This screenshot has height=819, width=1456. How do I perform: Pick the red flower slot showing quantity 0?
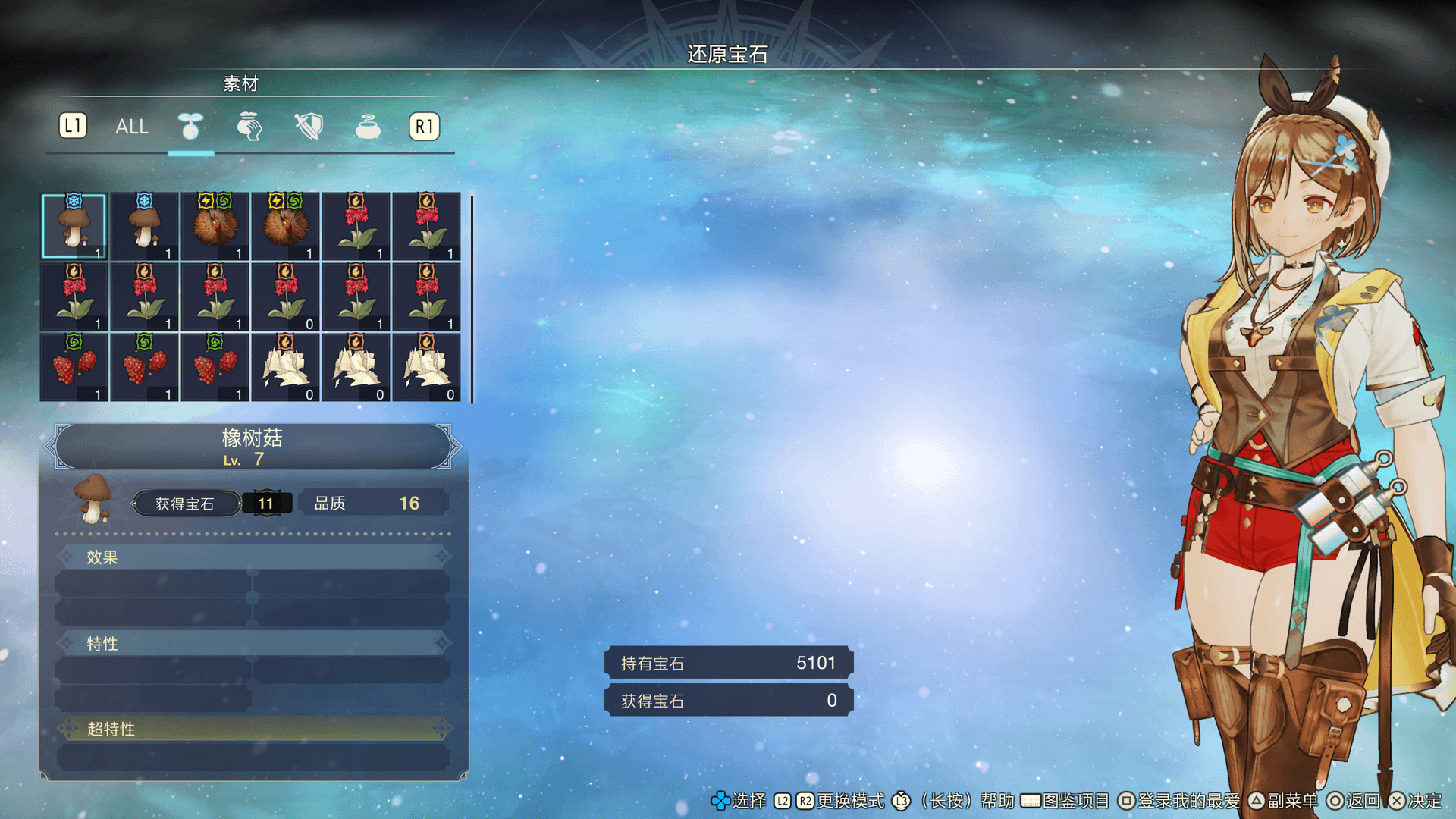tap(286, 297)
